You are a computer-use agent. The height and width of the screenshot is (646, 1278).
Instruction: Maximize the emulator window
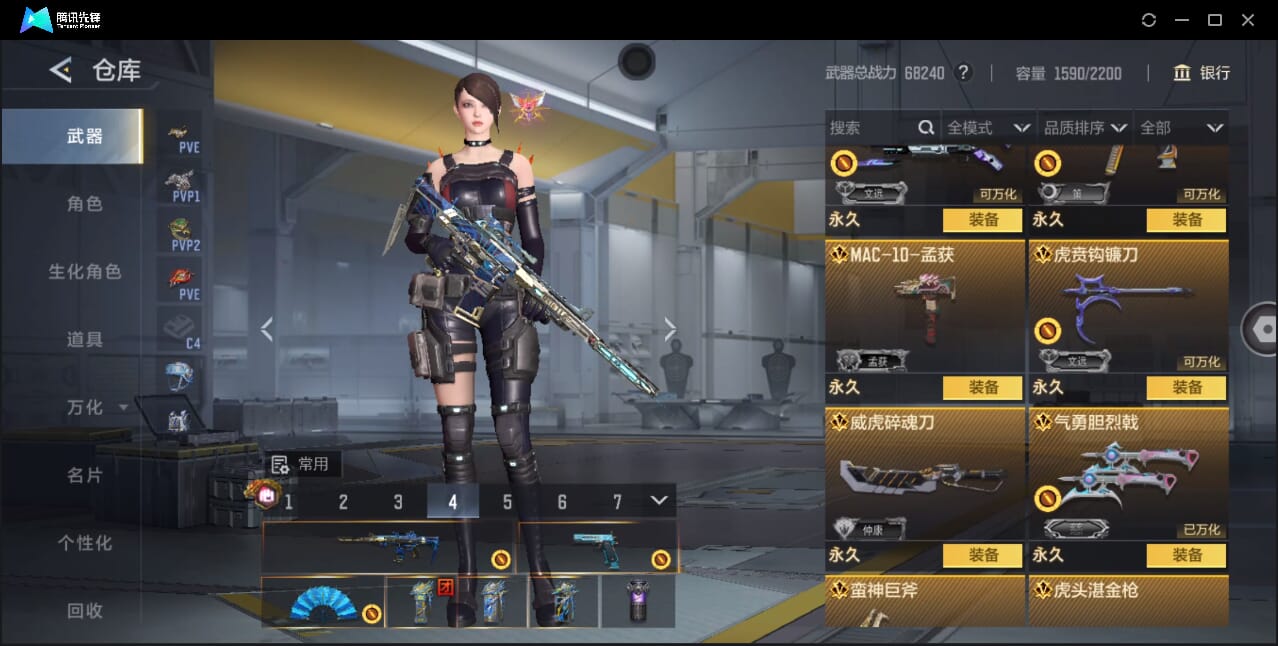point(1215,20)
